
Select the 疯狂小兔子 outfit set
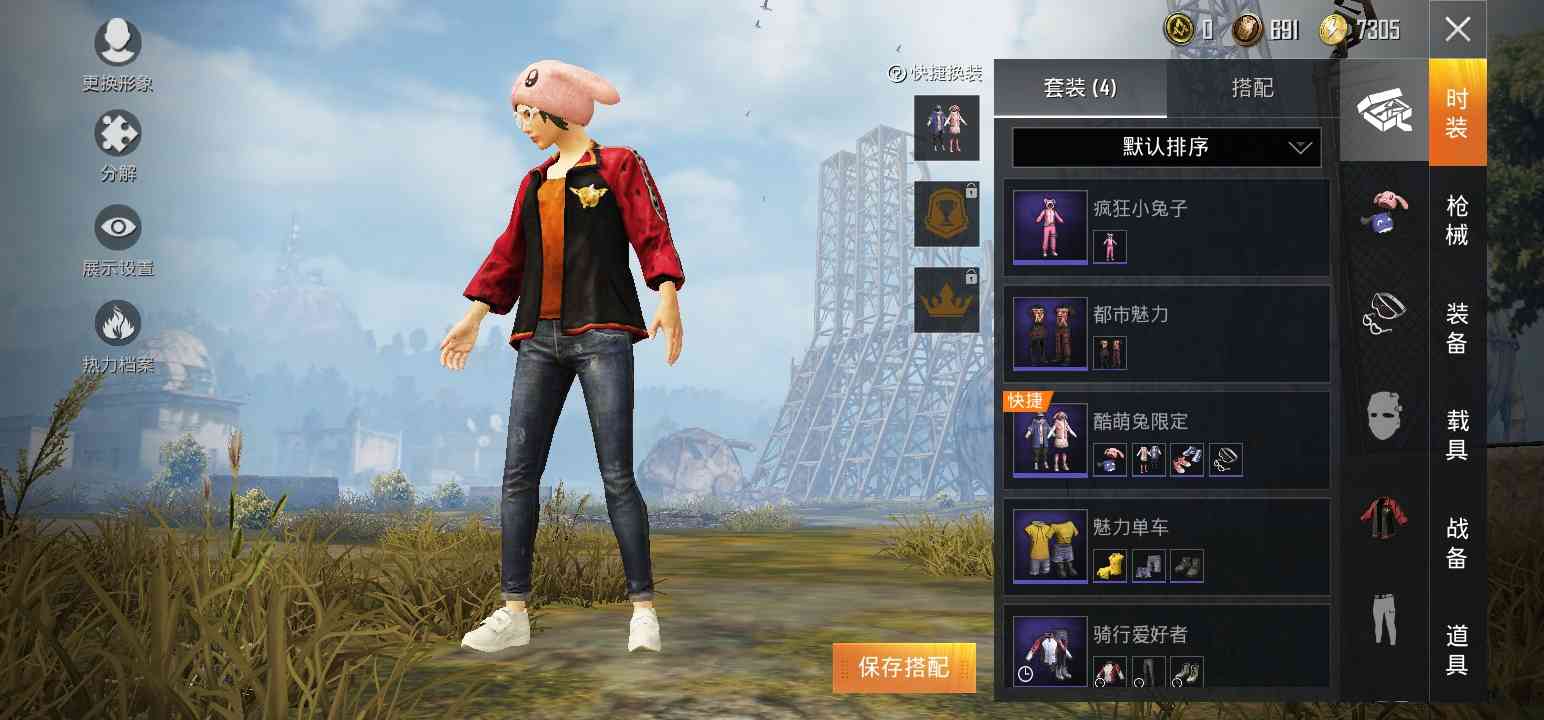(1166, 228)
